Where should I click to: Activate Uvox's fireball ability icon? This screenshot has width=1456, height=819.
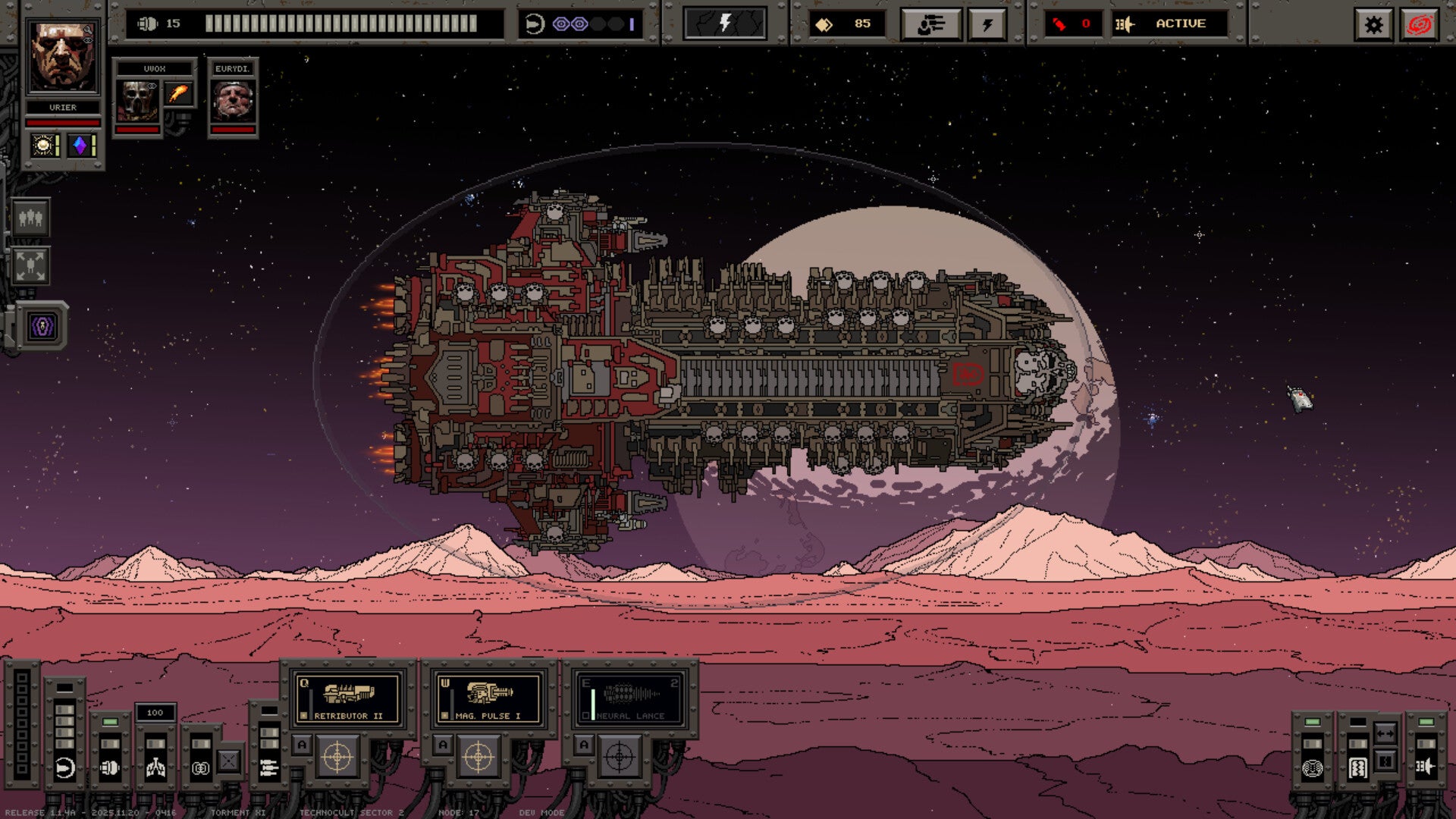179,93
